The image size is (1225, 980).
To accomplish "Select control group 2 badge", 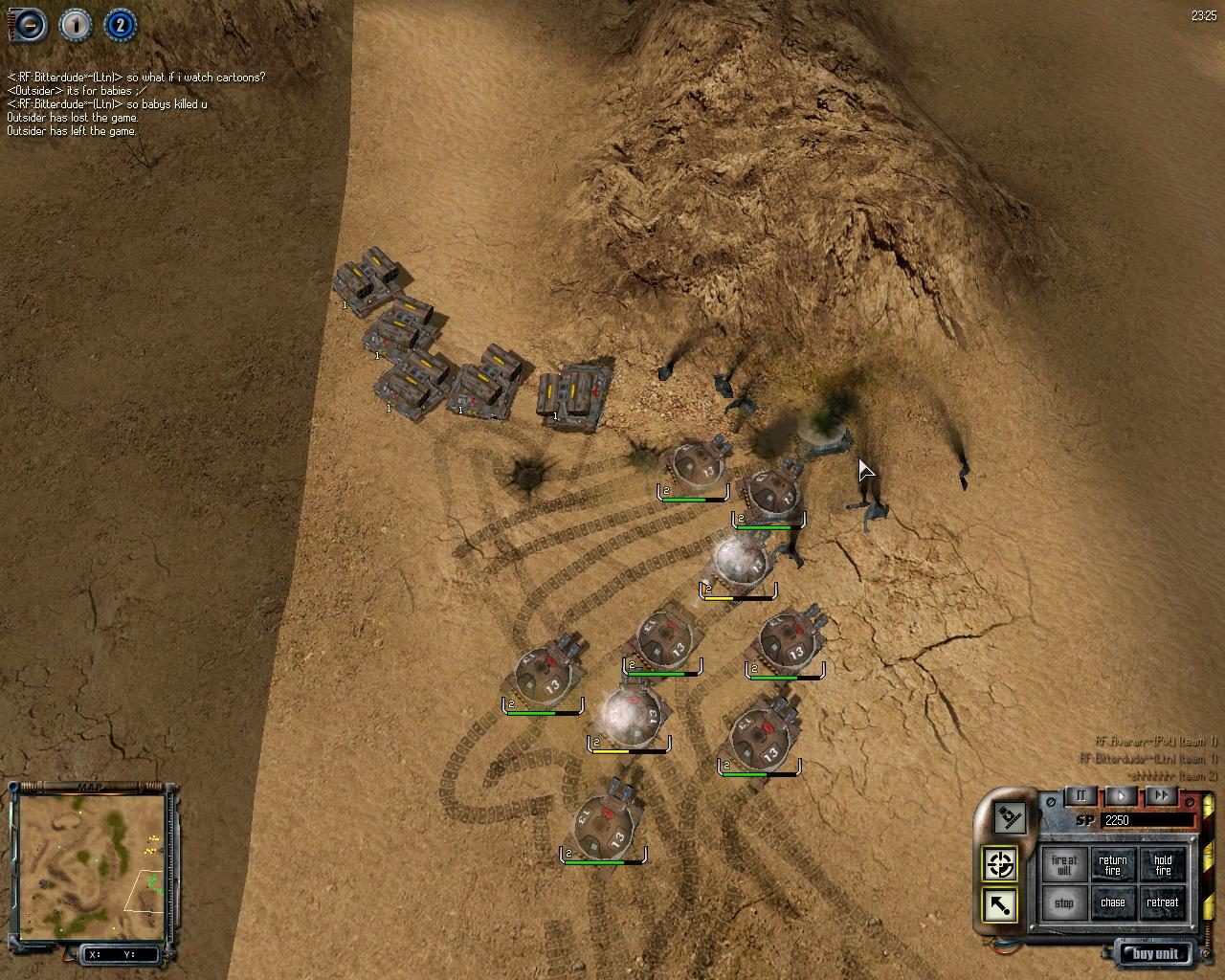I will pyautogui.click(x=119, y=26).
